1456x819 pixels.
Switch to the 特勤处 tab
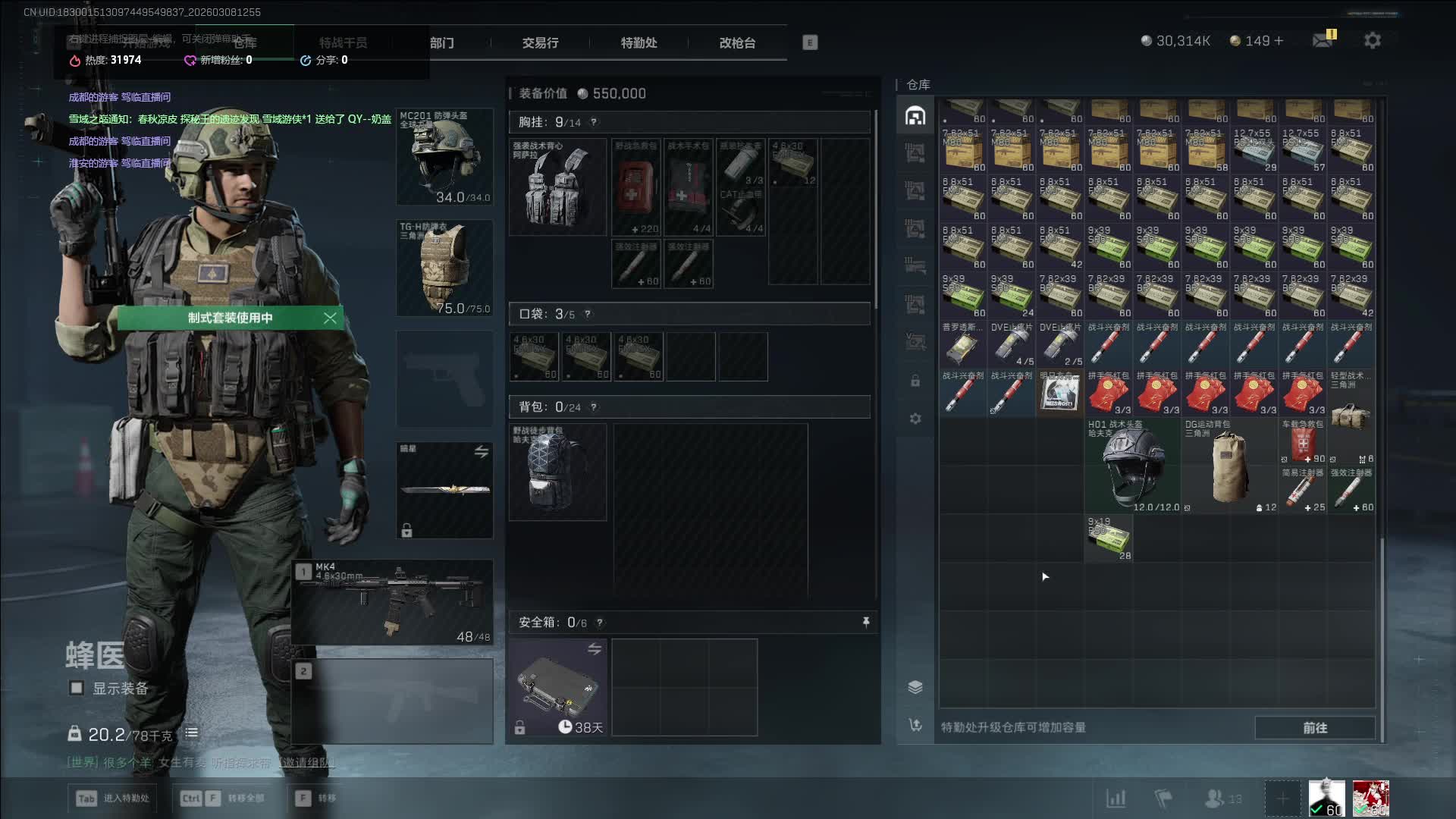(x=639, y=43)
